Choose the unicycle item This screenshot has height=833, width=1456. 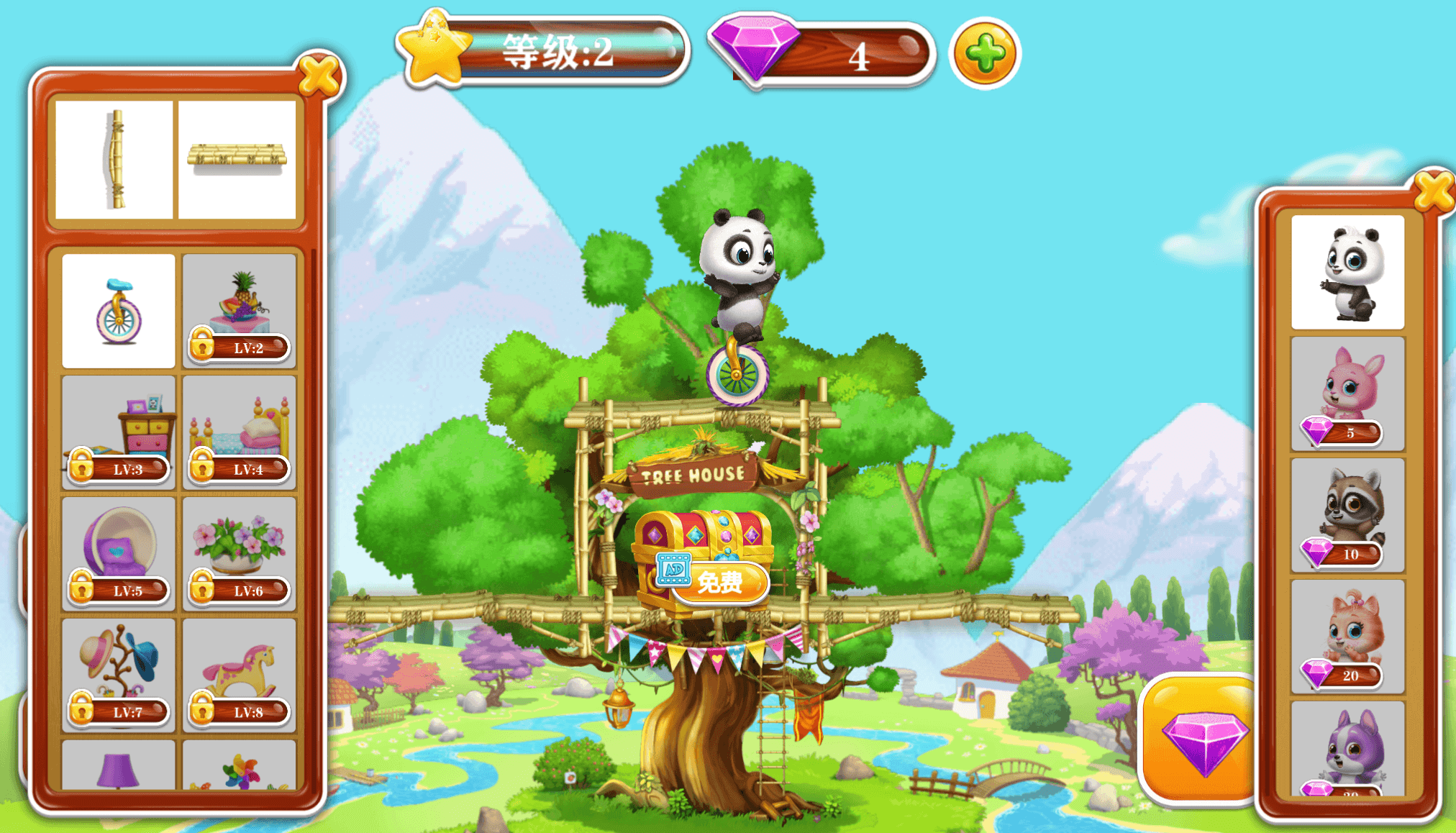point(119,311)
